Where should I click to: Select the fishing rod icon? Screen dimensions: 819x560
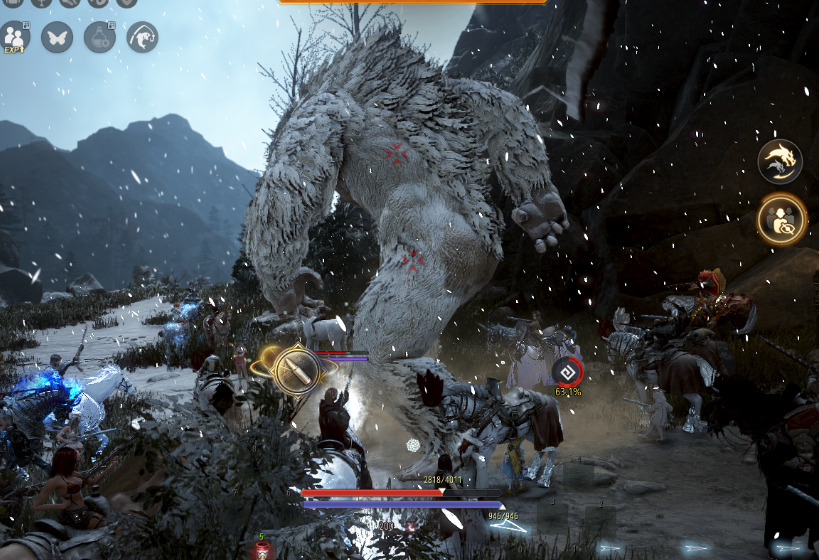coord(142,37)
